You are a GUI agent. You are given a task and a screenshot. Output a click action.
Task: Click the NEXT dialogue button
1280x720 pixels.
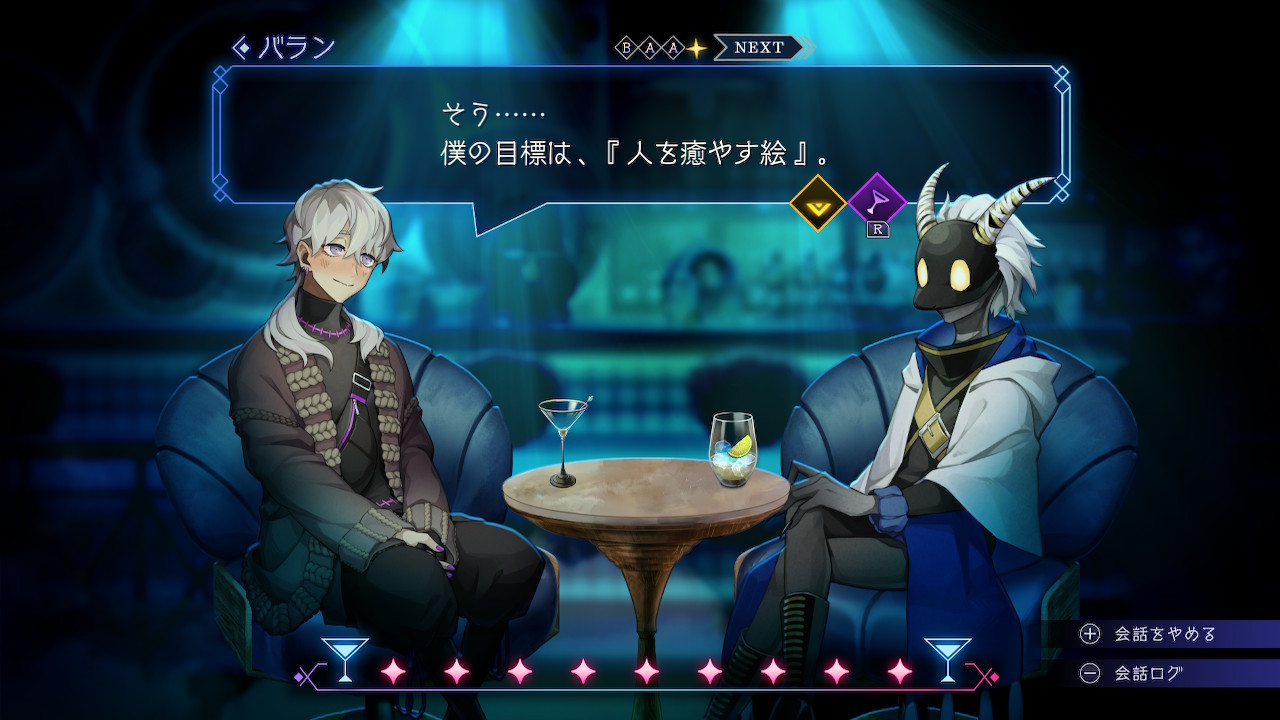coord(760,47)
